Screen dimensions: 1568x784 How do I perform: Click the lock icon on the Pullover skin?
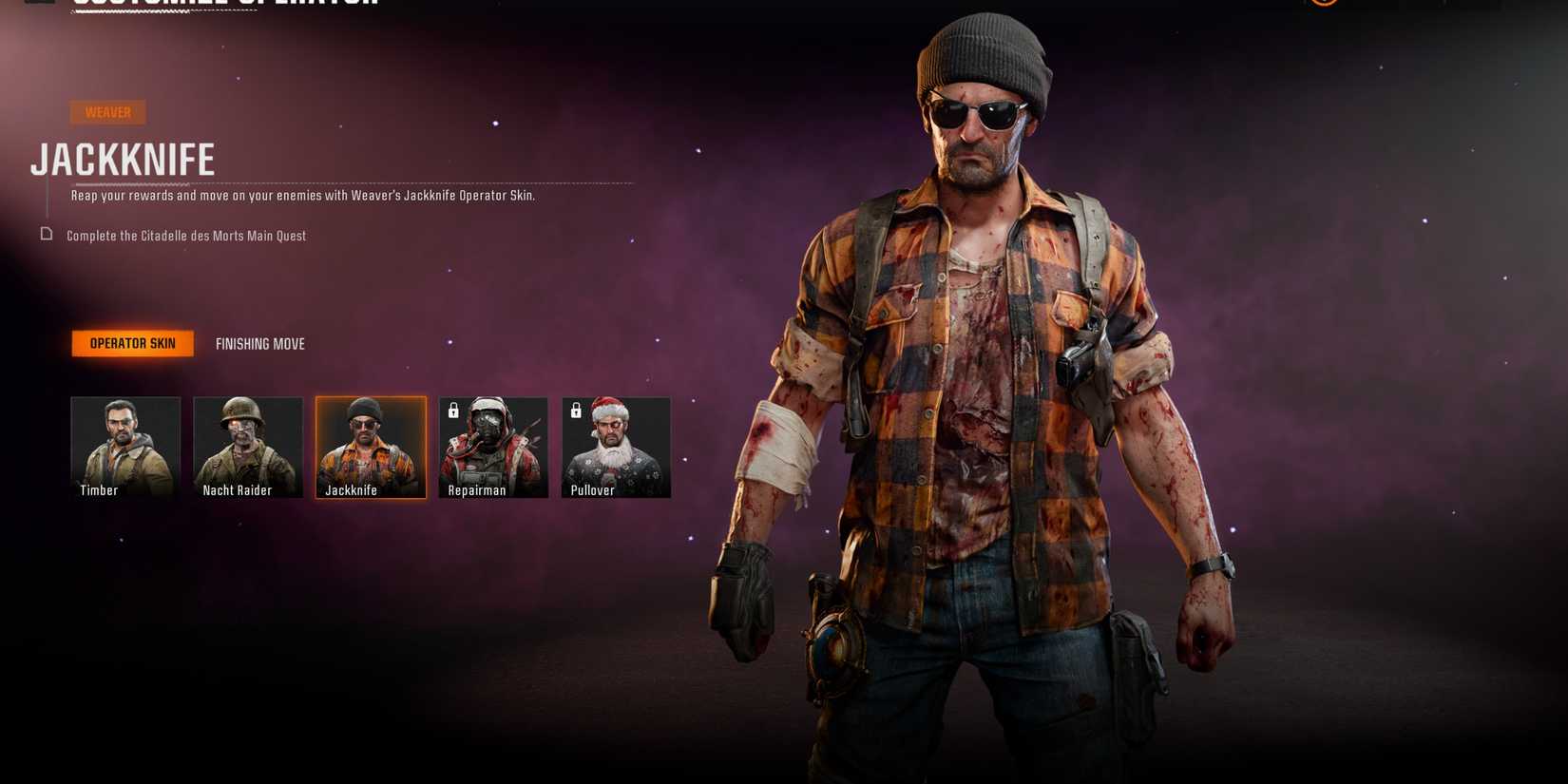[x=575, y=411]
